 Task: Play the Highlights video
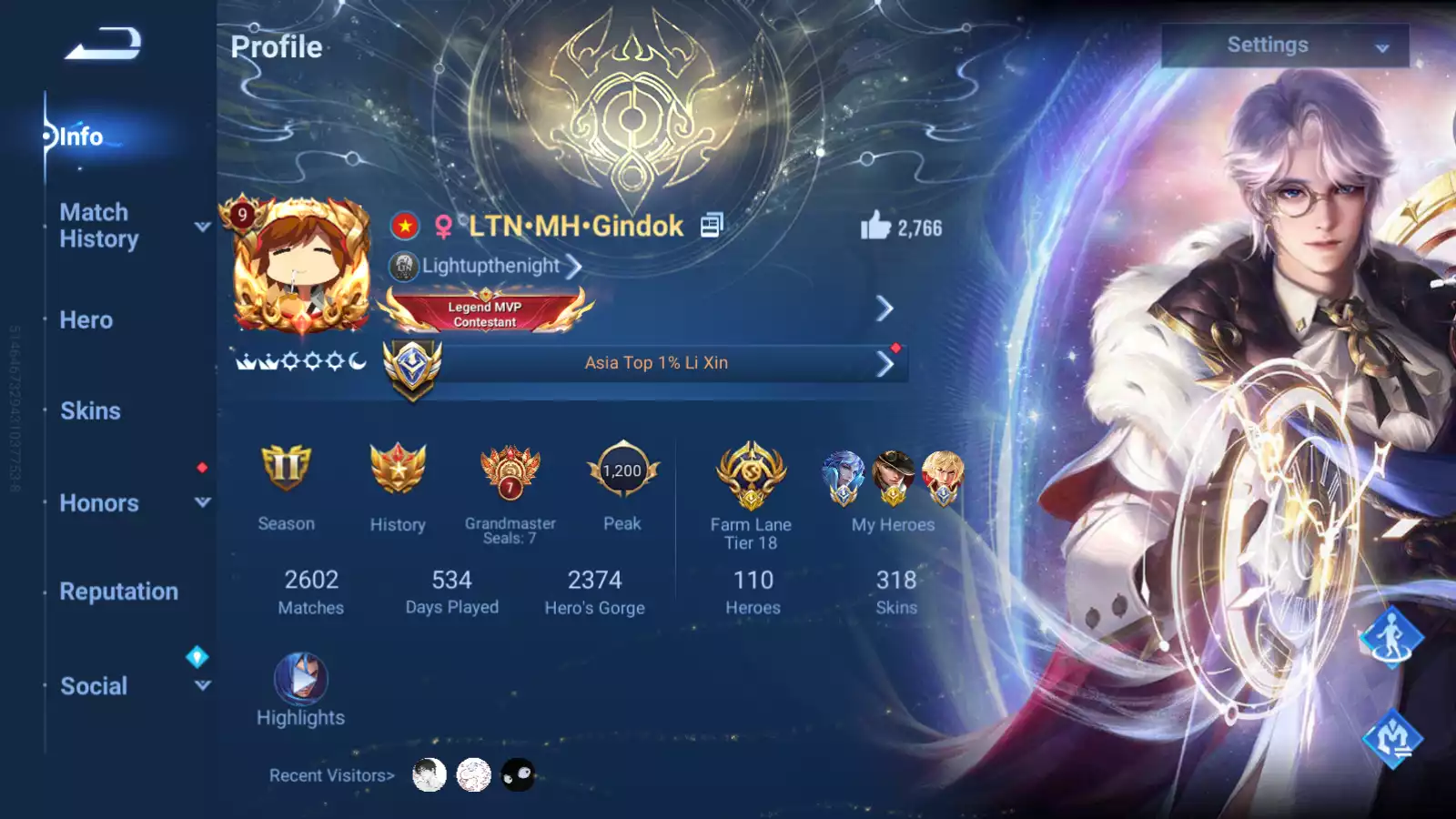[300, 680]
